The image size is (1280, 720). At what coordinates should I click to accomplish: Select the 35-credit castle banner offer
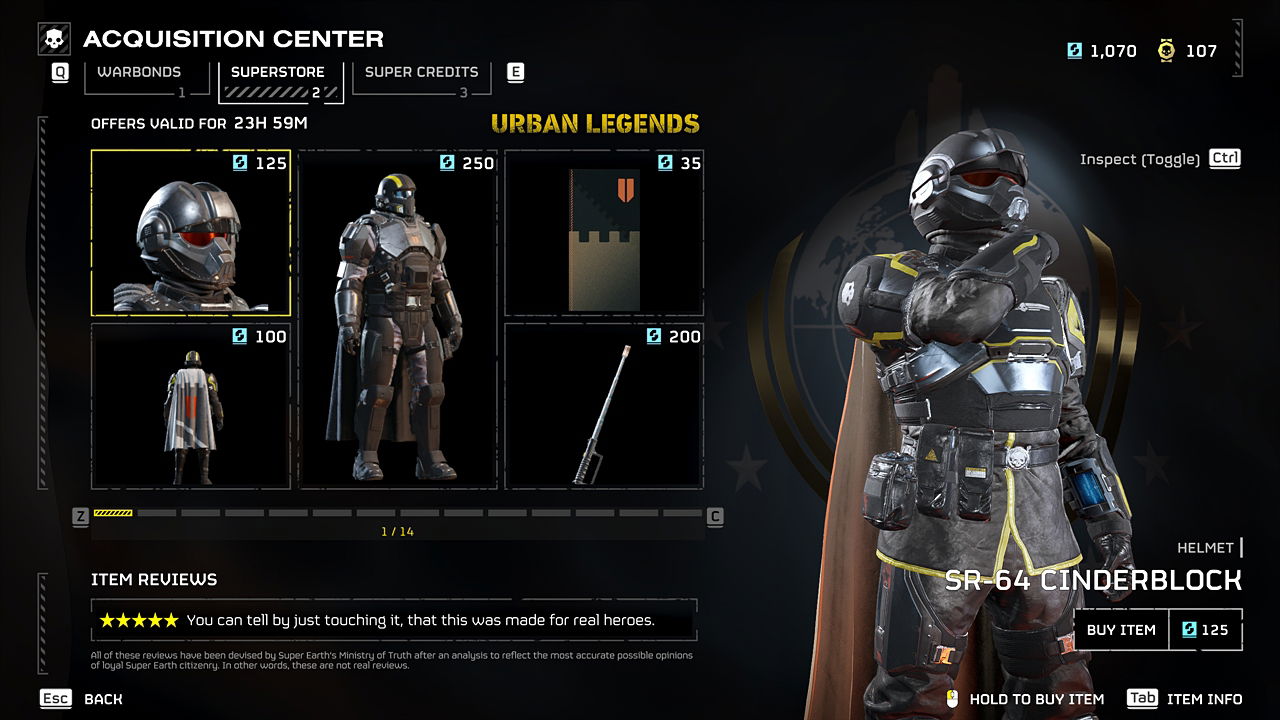click(604, 233)
